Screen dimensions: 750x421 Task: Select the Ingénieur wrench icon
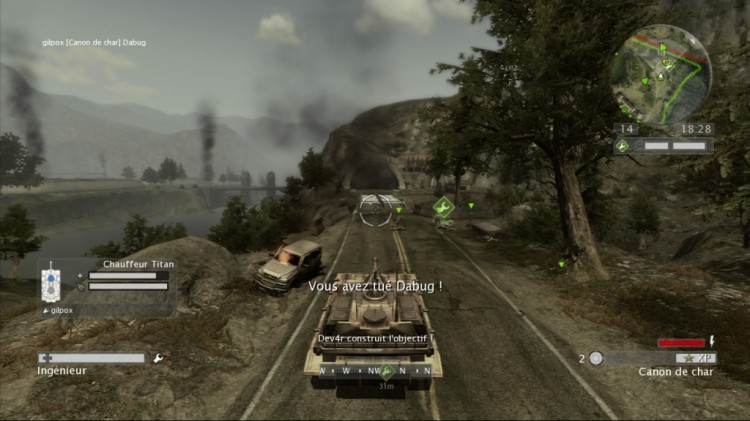(x=158, y=357)
